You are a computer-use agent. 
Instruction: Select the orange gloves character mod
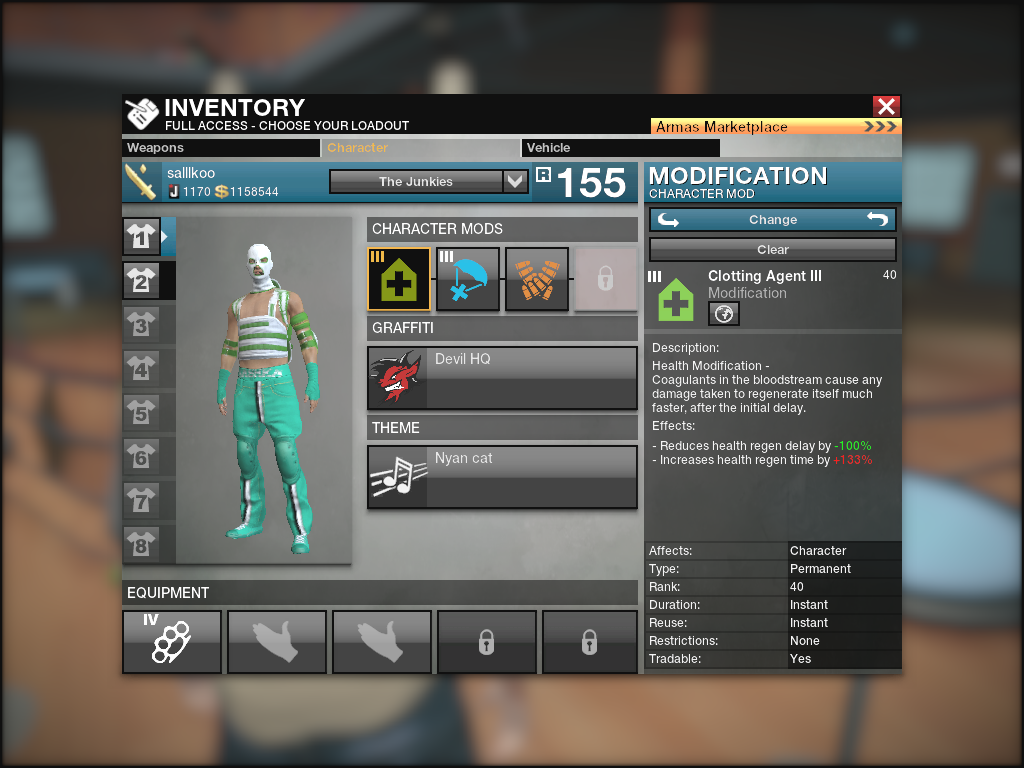click(537, 279)
